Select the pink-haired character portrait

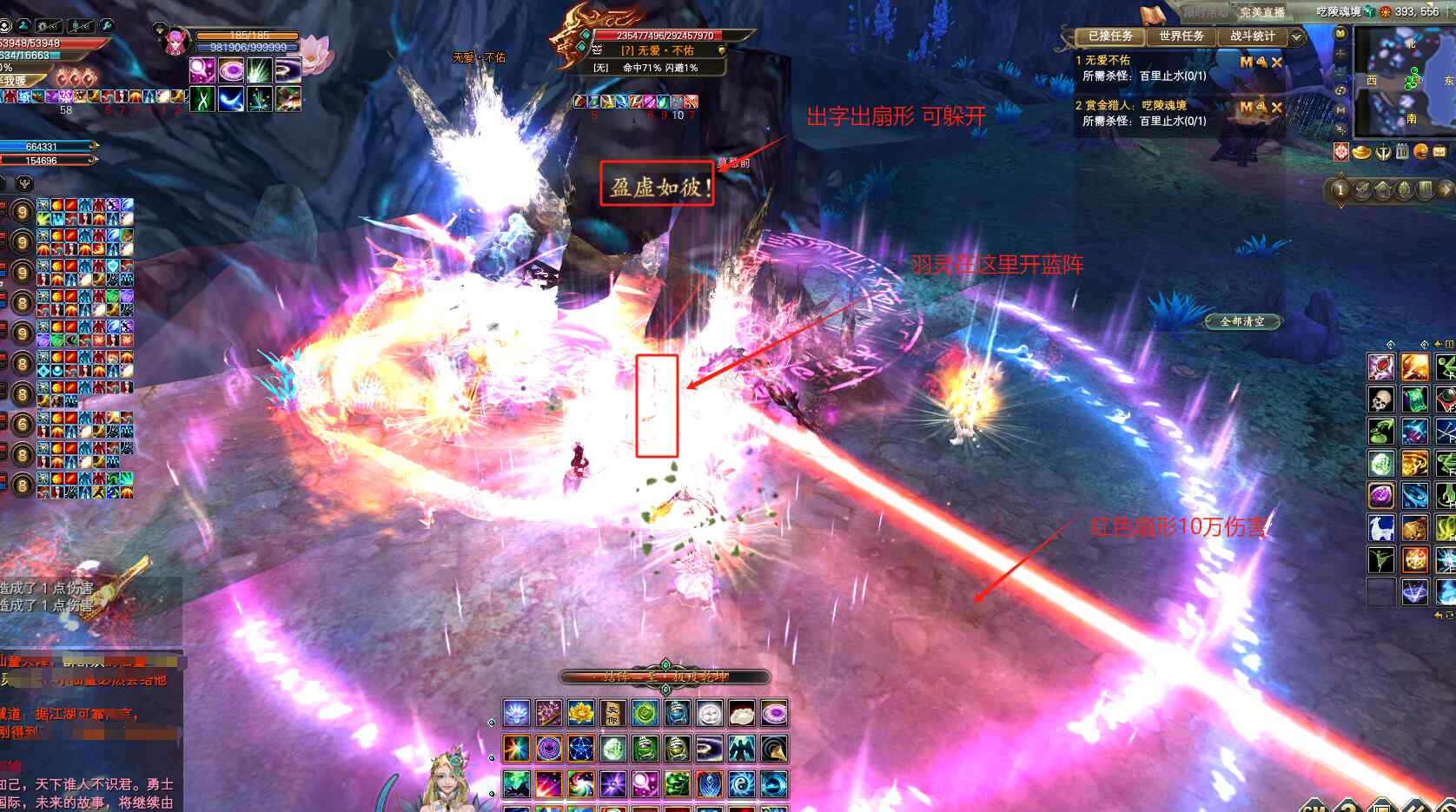point(176,41)
